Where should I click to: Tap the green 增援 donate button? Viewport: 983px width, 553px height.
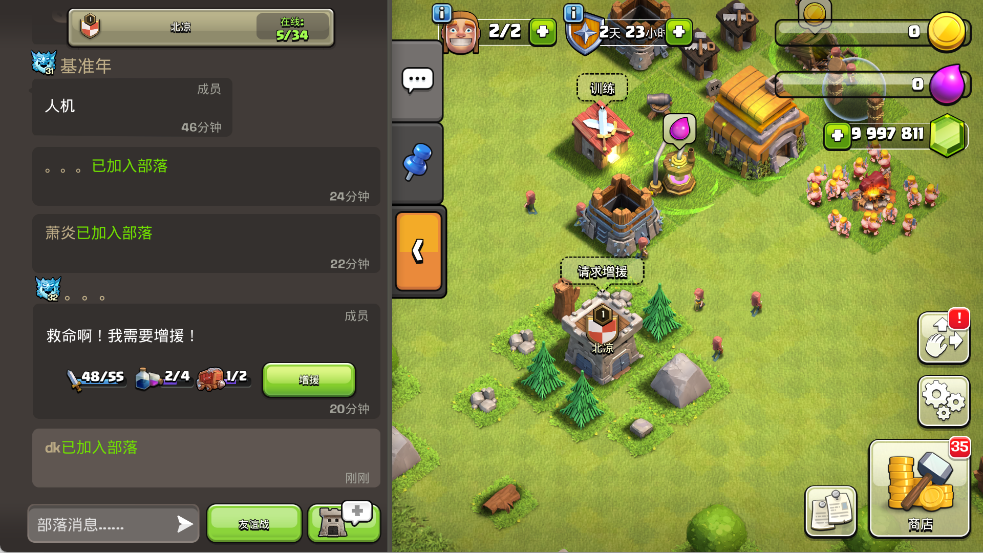309,380
